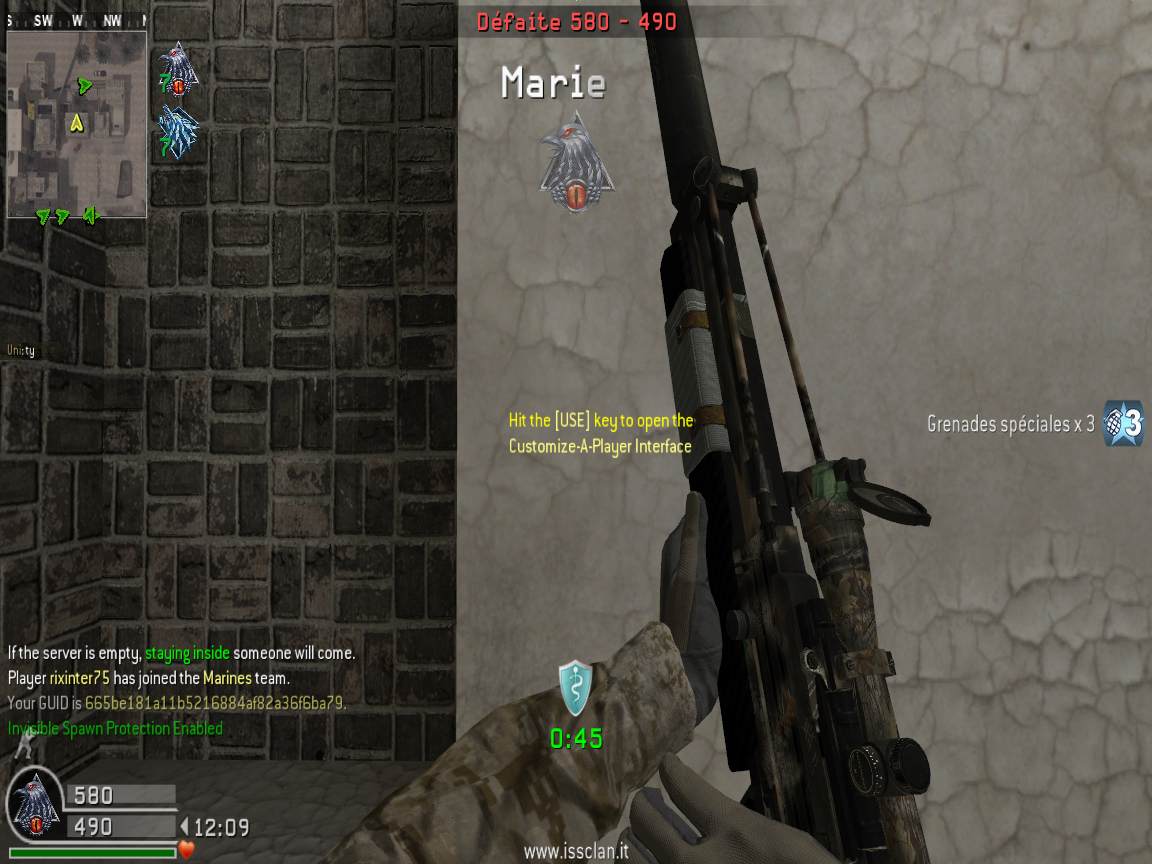The height and width of the screenshot is (864, 1152).
Task: Select the blue team emblem beside minimap
Action: pos(178,131)
